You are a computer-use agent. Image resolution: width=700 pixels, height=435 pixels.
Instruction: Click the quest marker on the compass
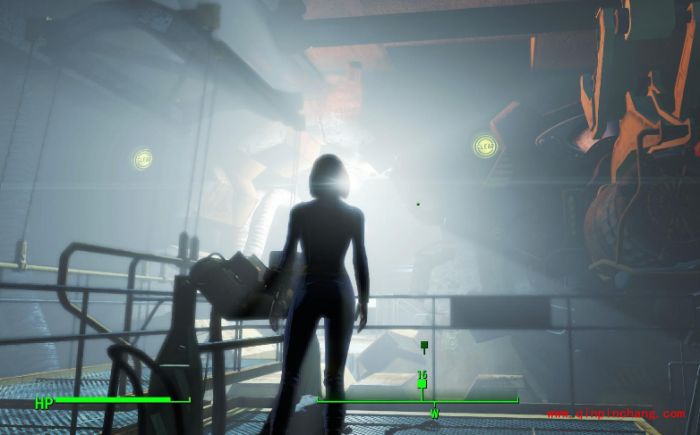tap(422, 384)
